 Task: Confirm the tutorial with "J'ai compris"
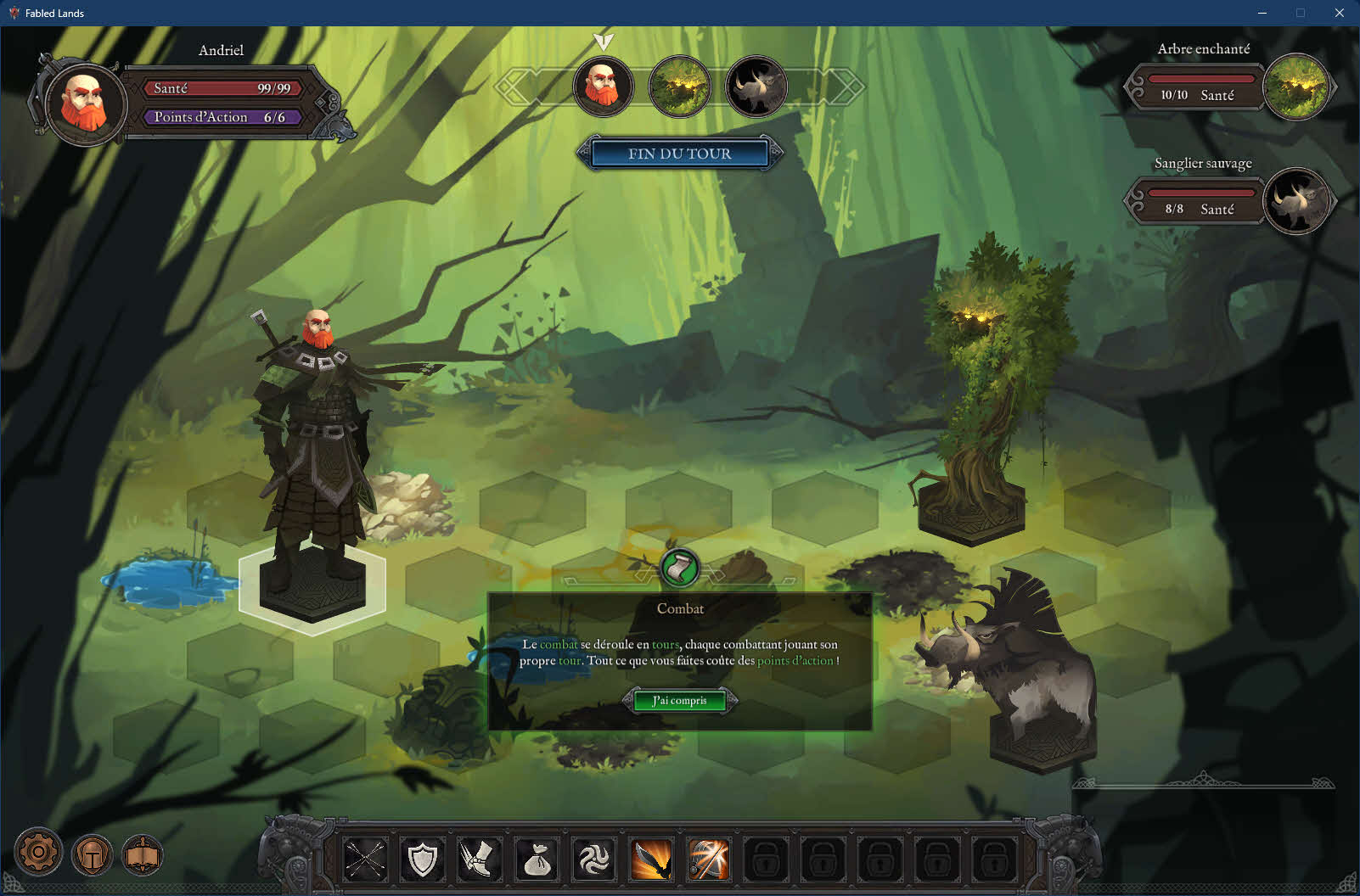[x=679, y=701]
